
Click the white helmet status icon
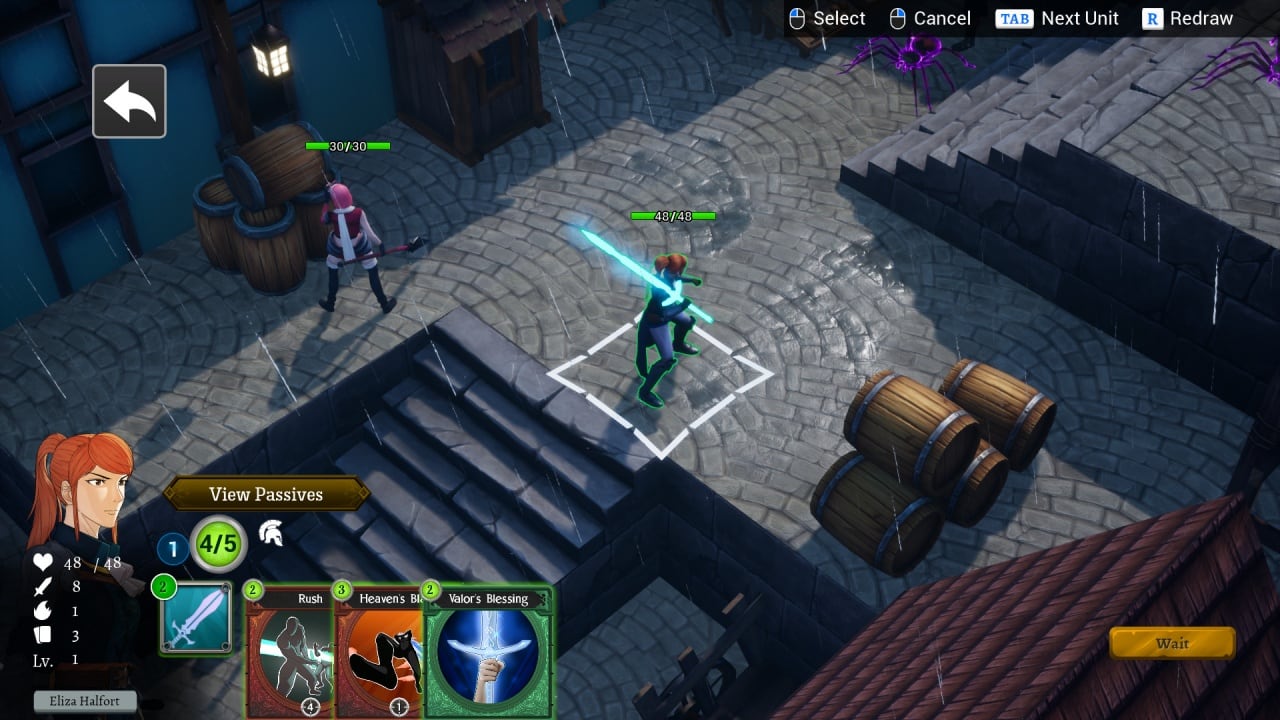tap(270, 534)
